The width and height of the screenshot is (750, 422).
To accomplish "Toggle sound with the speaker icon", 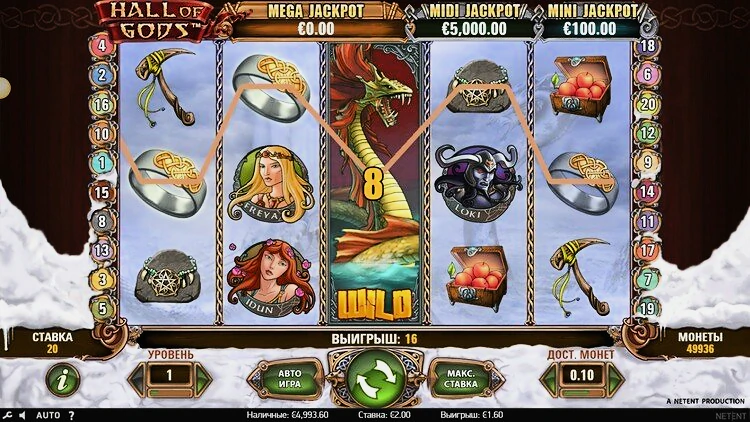I will (24, 415).
